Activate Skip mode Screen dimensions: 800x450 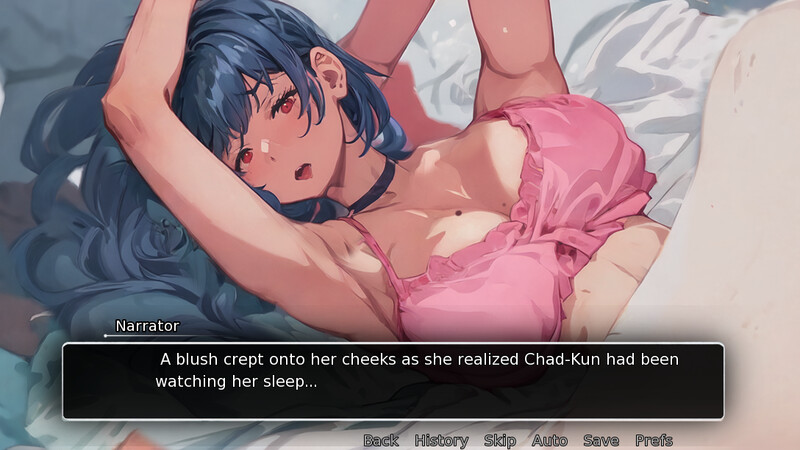[500, 440]
